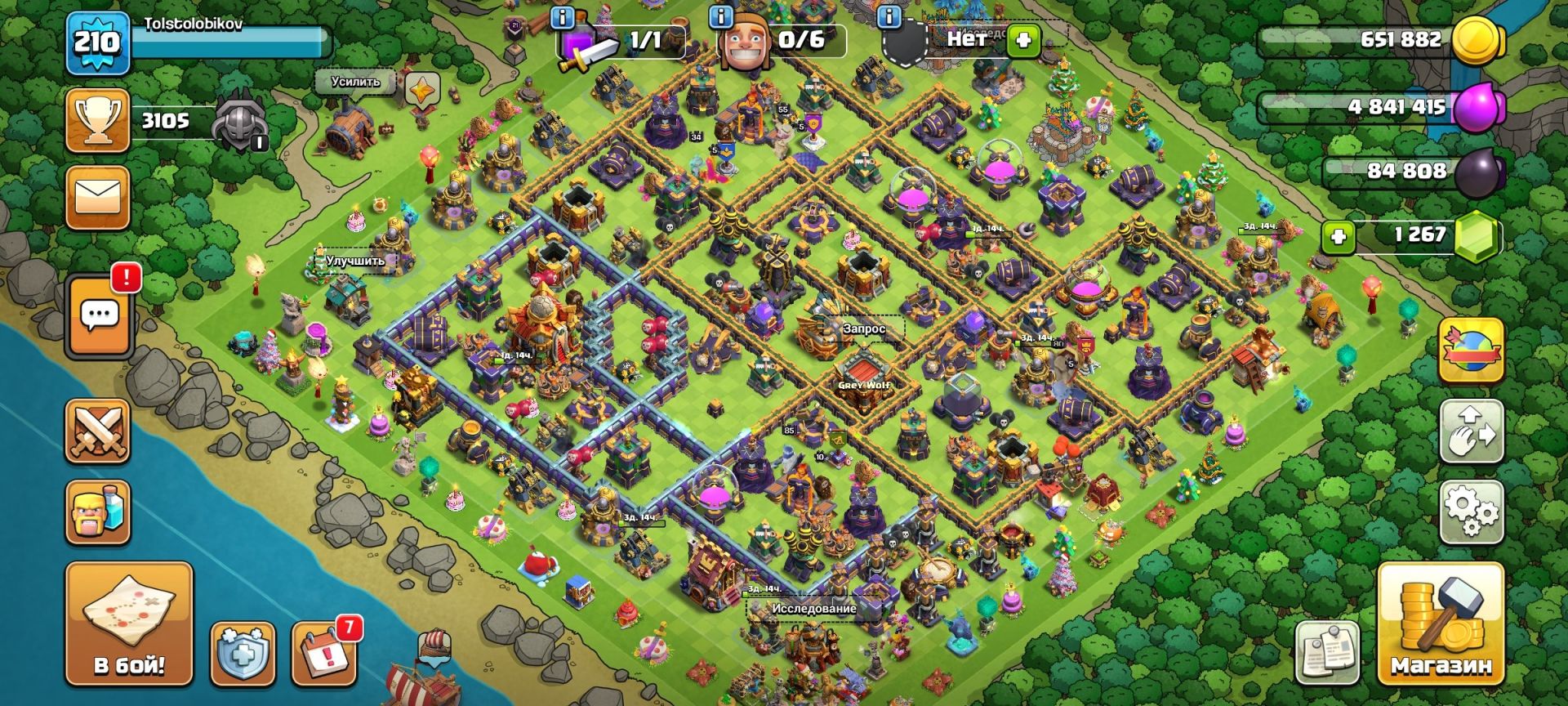Viewport: 1568px width, 706px height.
Task: Open the settings gear menu
Action: coord(1471,513)
